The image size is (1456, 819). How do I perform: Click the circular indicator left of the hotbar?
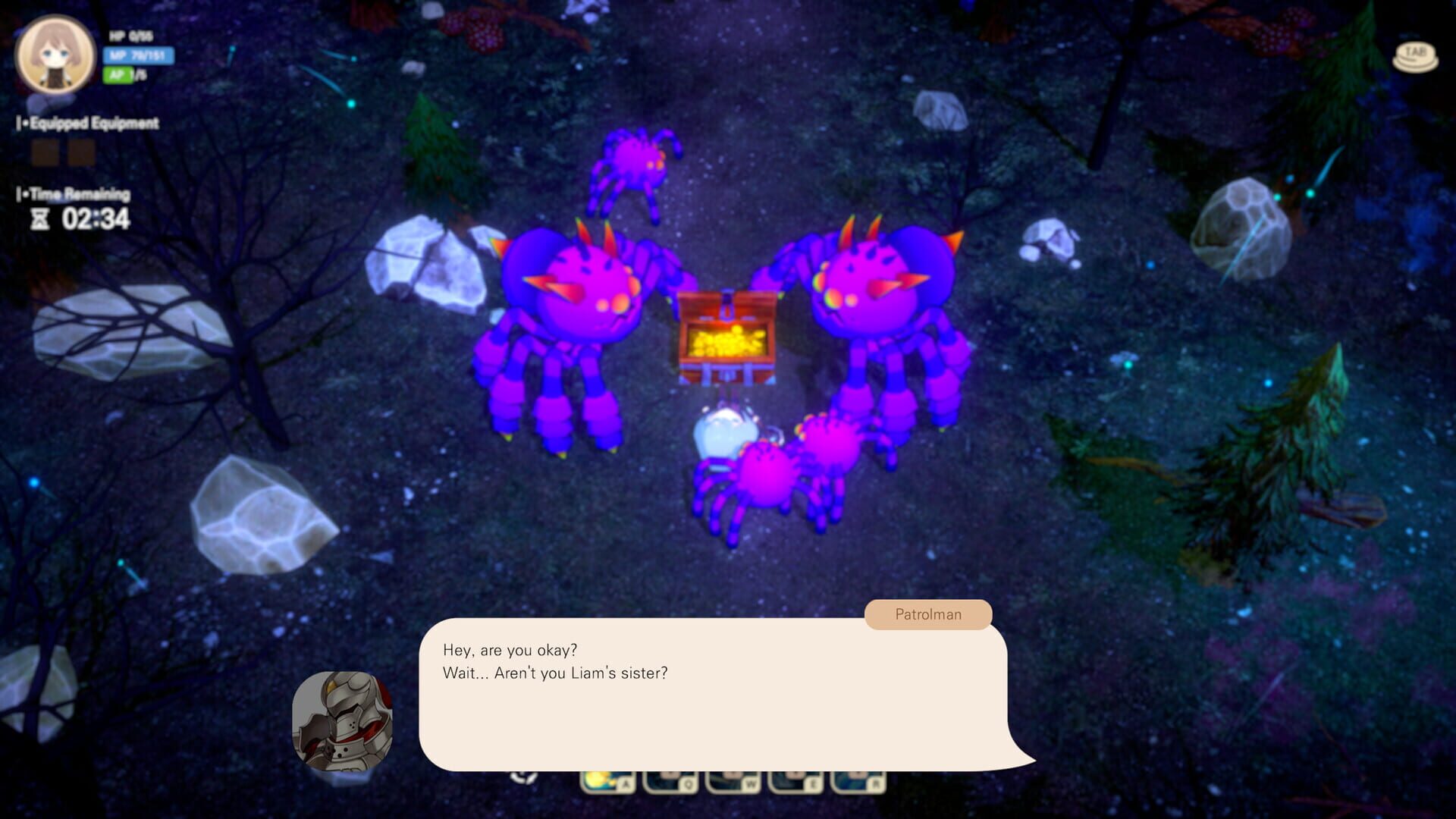523,777
